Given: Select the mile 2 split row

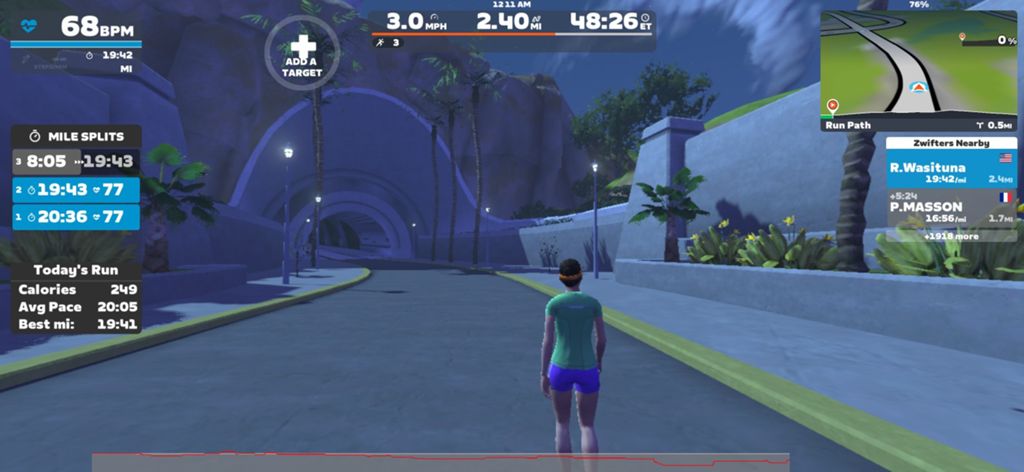Looking at the screenshot, I should pos(76,189).
